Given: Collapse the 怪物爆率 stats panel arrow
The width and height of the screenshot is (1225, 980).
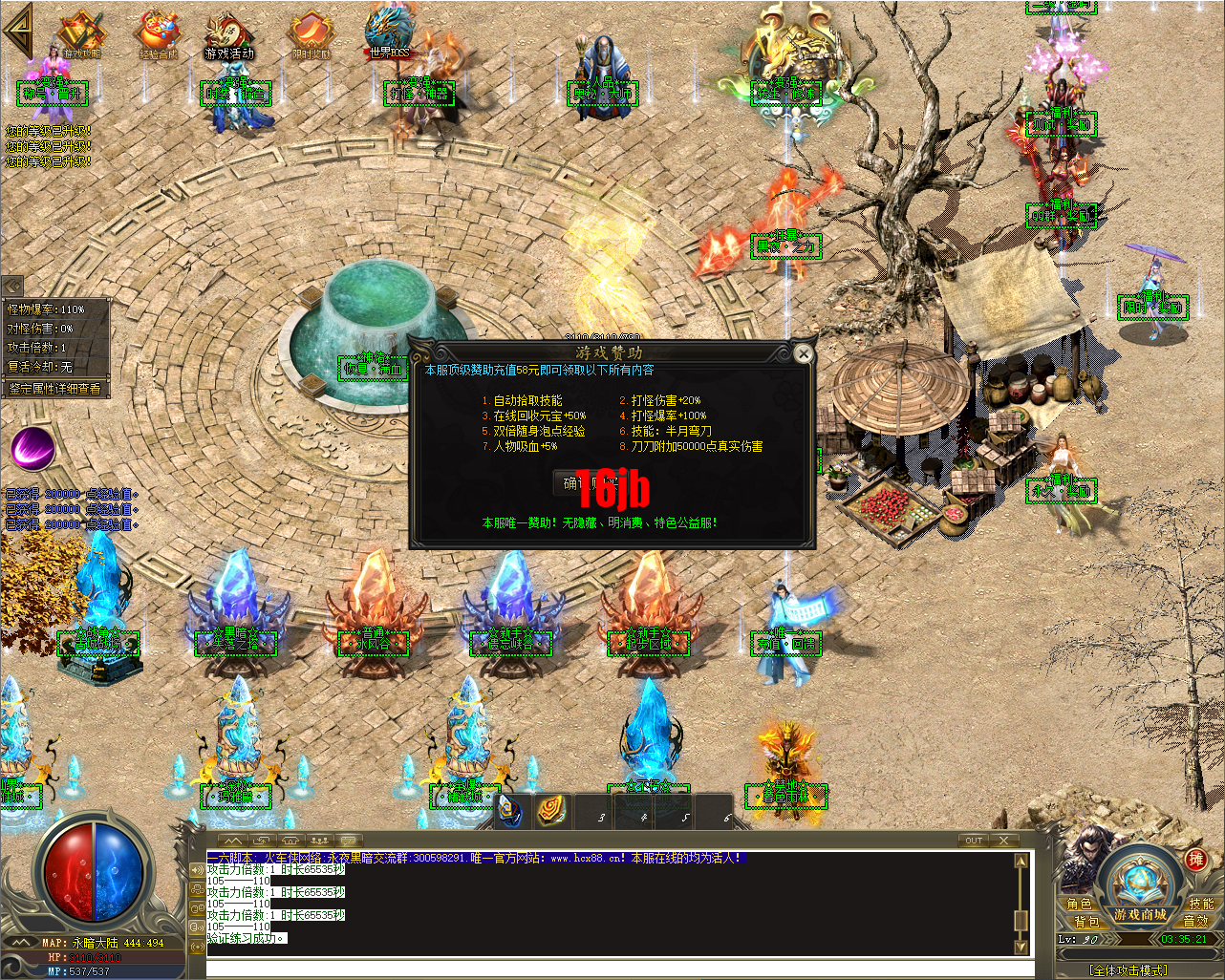Looking at the screenshot, I should click(11, 287).
